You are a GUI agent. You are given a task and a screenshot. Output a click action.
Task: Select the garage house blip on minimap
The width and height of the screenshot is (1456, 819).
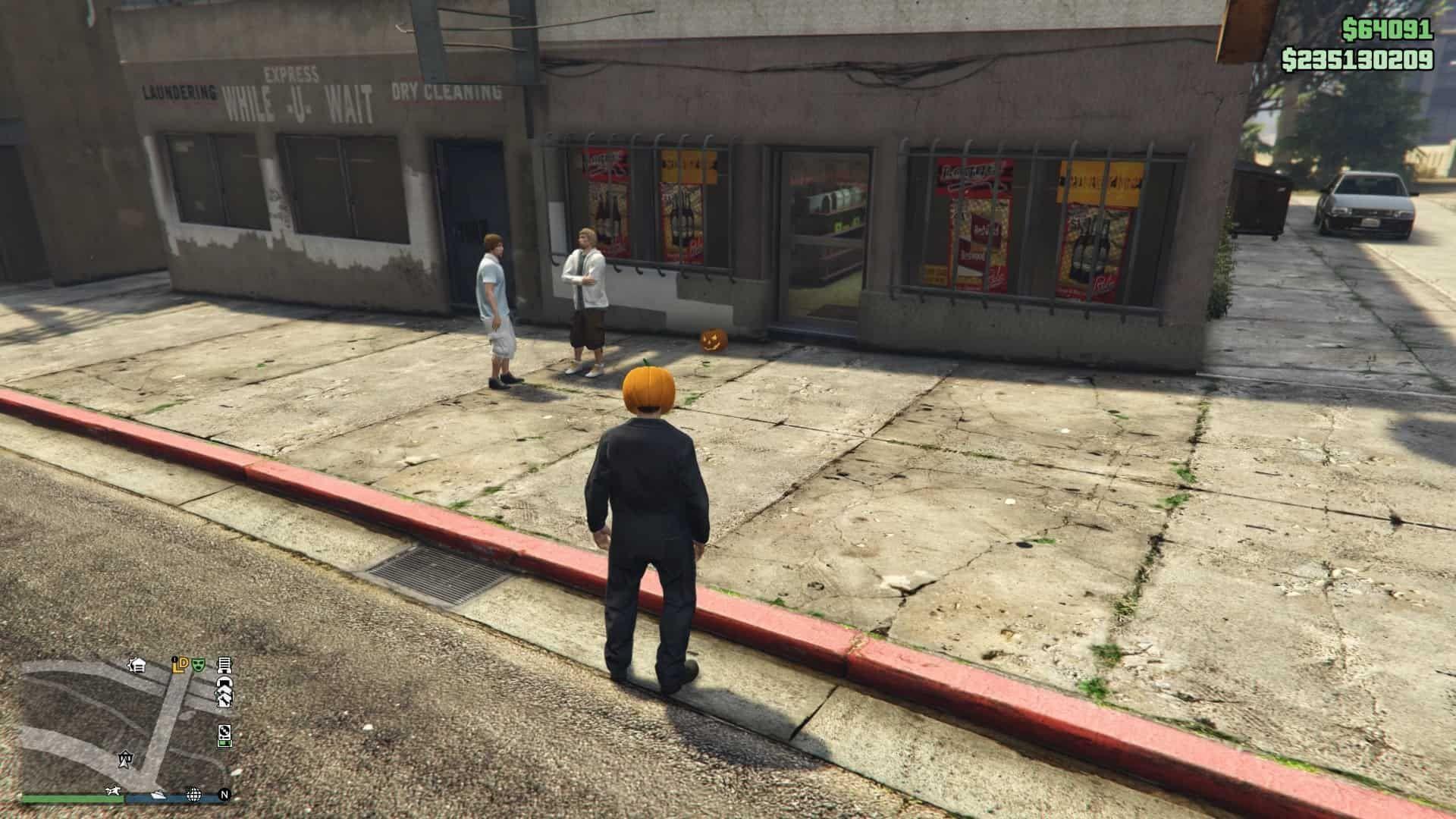click(137, 665)
